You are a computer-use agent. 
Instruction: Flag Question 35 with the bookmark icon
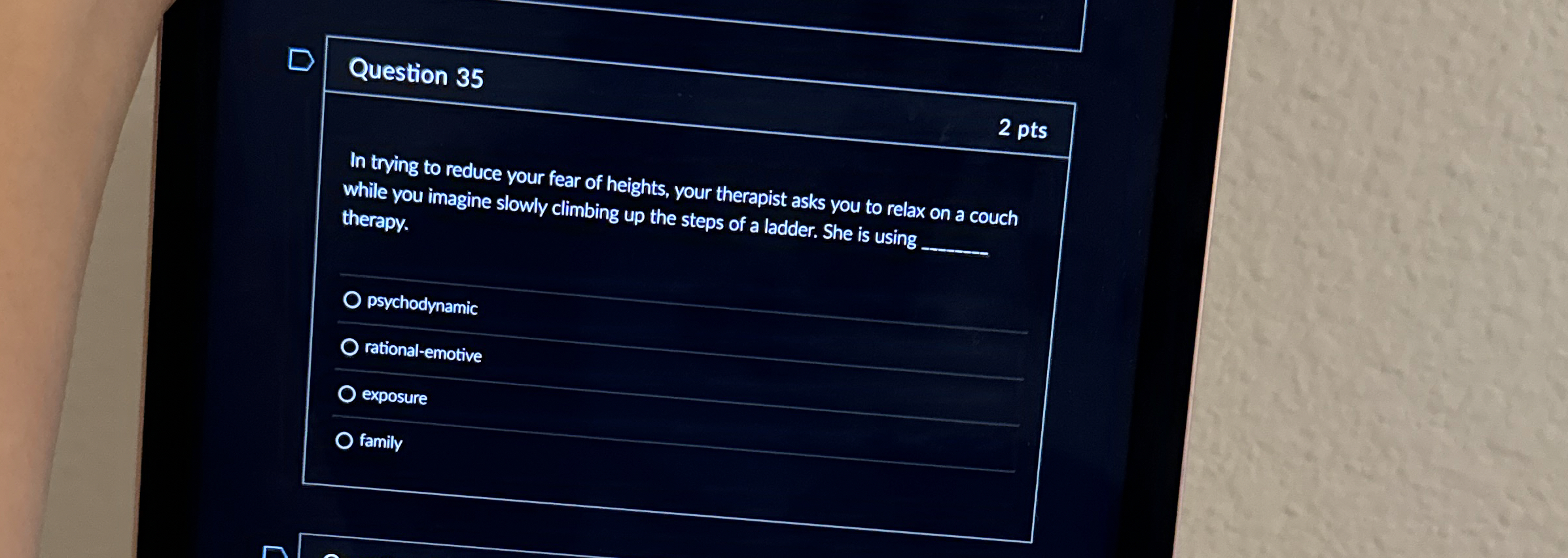coord(301,60)
